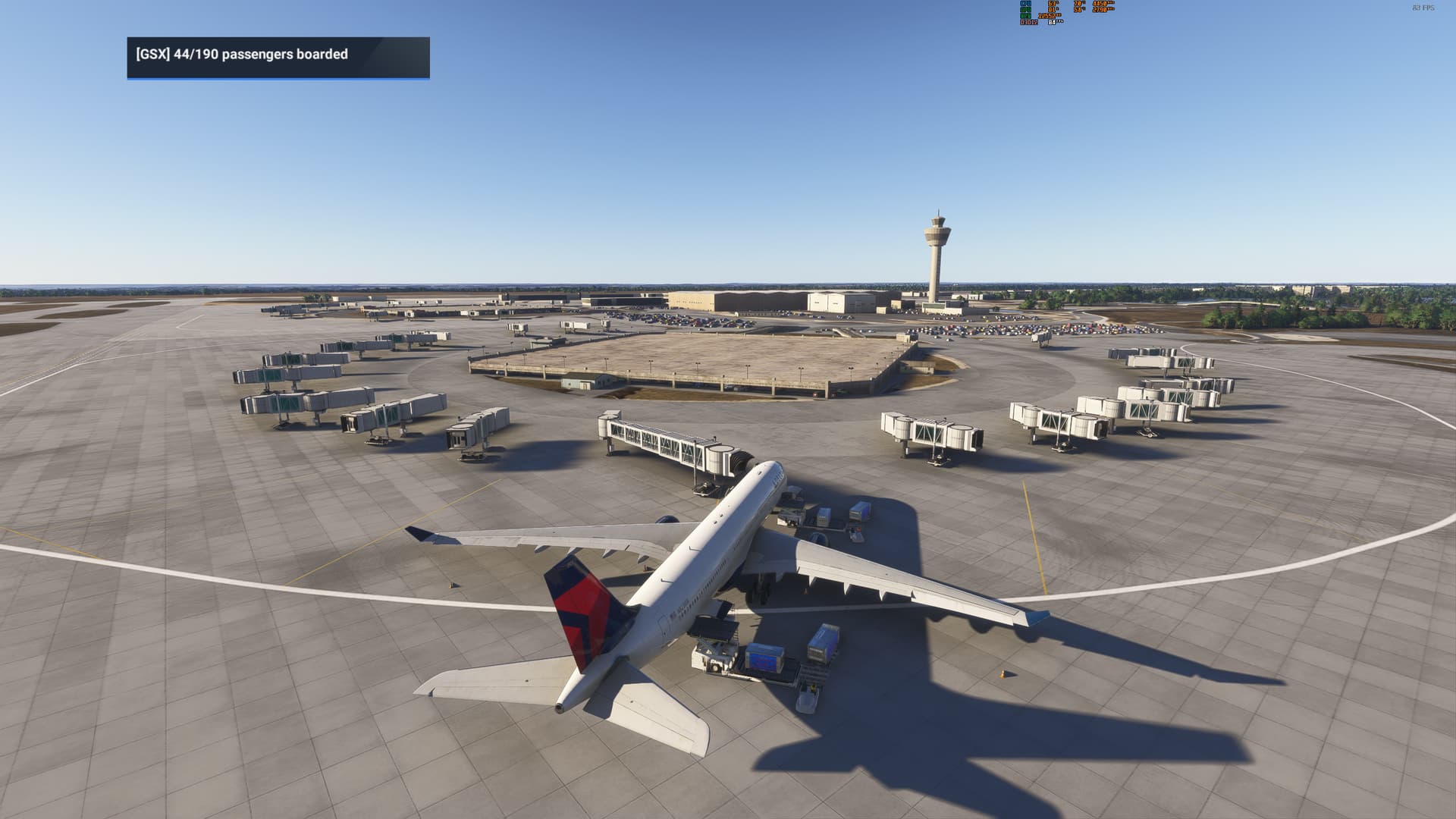Click the blue CPU badge in the performance overlay
Viewport: 1456px width, 819px height.
coord(1025,5)
